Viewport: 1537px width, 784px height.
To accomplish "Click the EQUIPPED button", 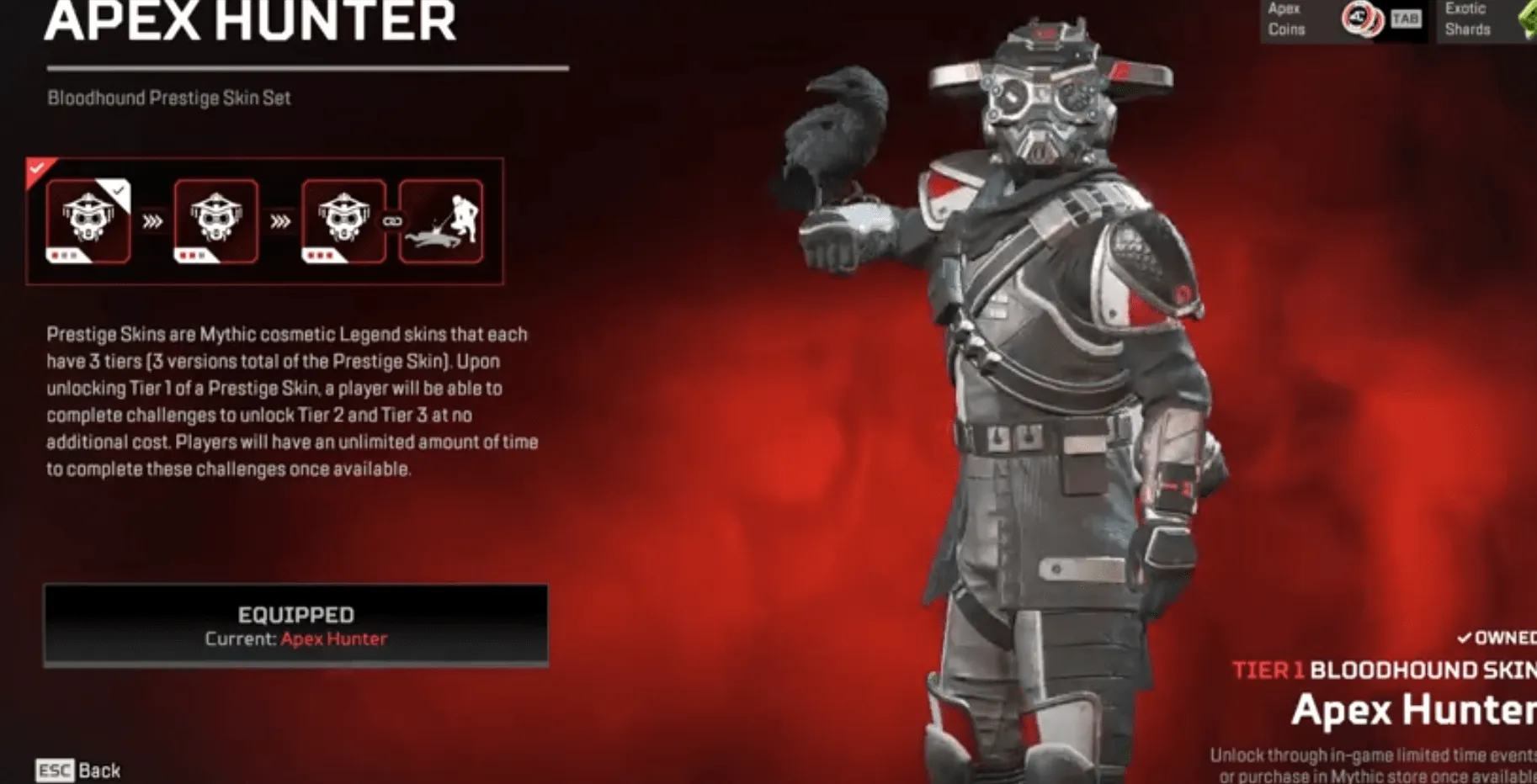I will click(x=296, y=624).
